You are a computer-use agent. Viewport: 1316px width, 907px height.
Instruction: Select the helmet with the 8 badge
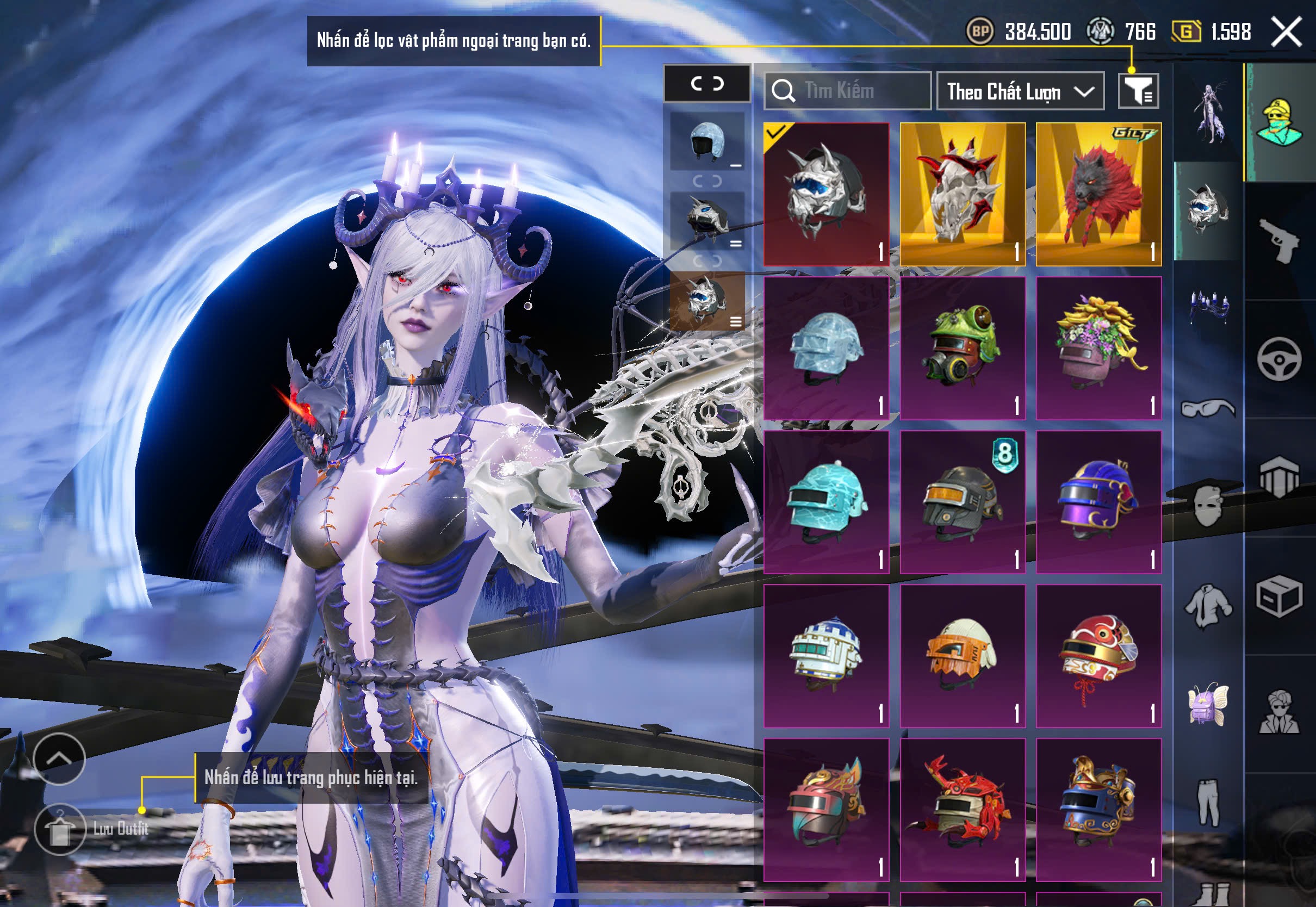(x=963, y=502)
